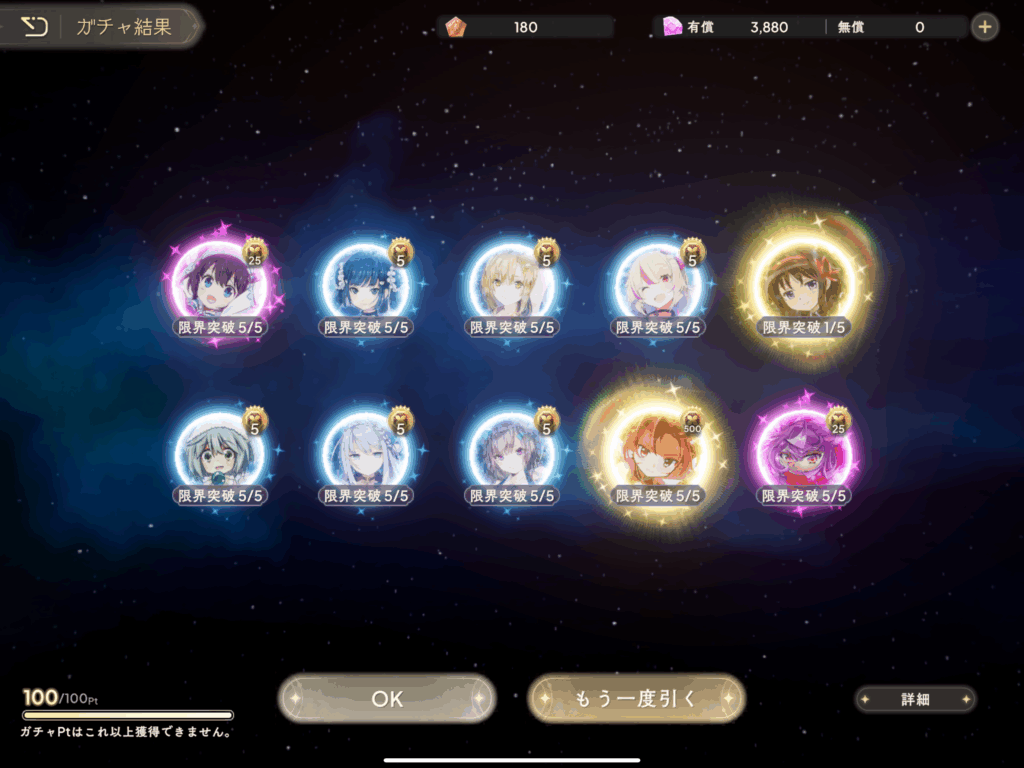Pull again with もう一度引く button
This screenshot has width=1024, height=768.
636,699
